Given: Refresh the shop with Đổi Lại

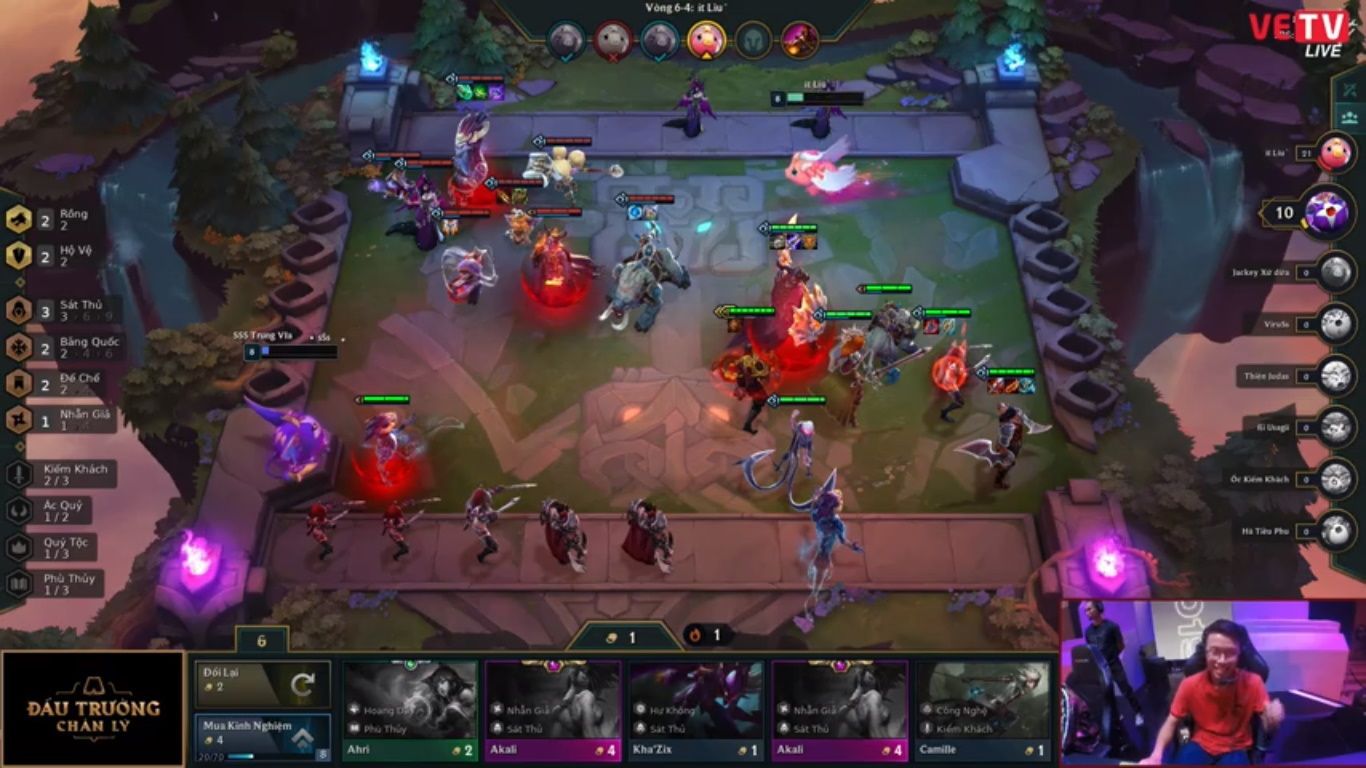Looking at the screenshot, I should 262,683.
